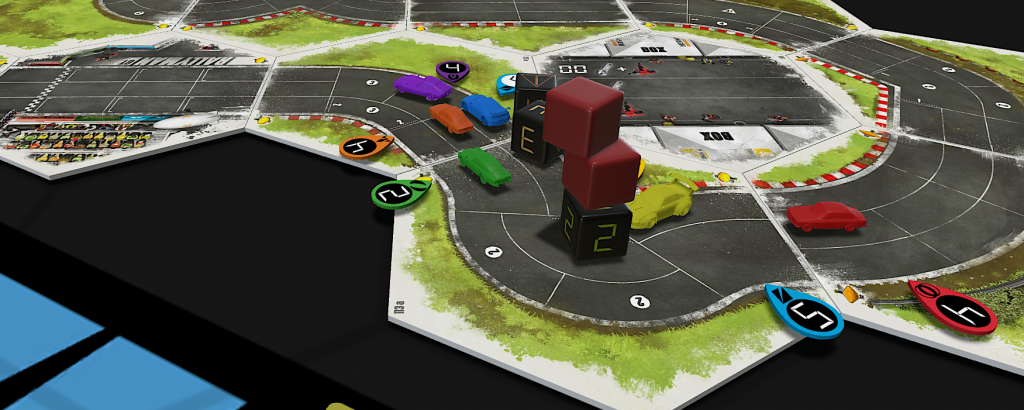
Task: Select the red car on the track
Action: coord(825,216)
